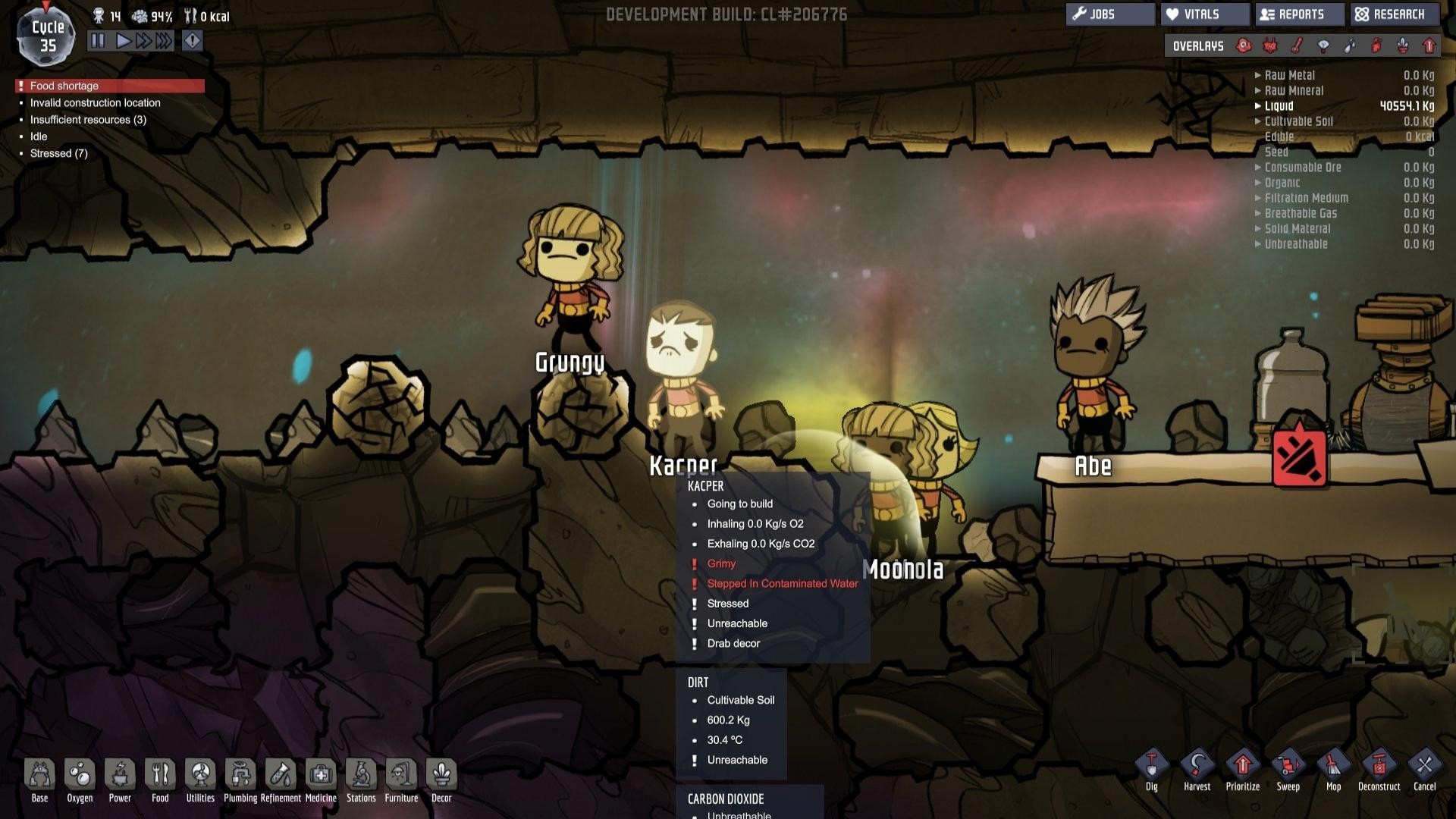Open the Plumbing build category
The image size is (1456, 819).
click(240, 780)
